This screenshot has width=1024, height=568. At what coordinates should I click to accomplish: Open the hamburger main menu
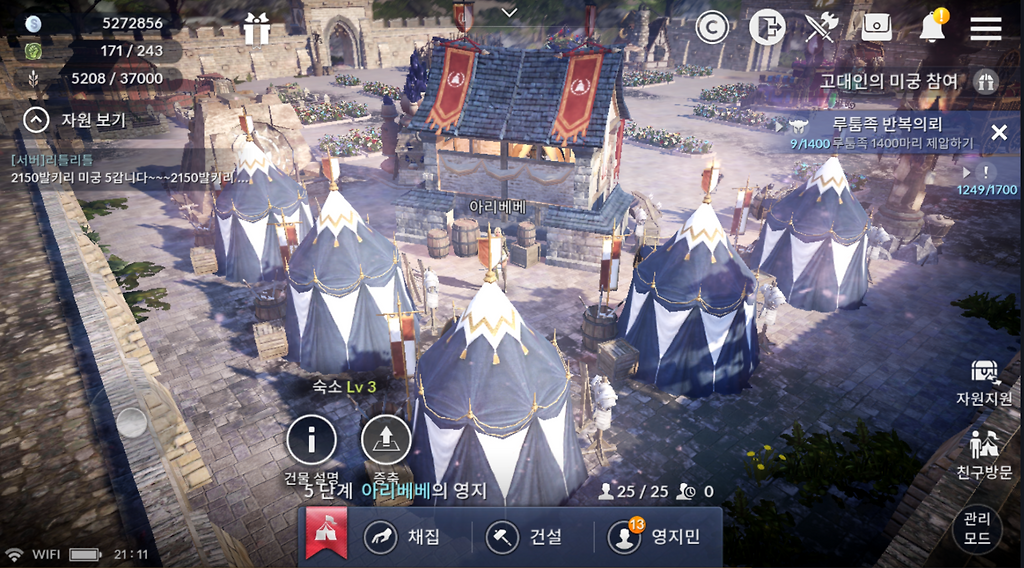986,28
